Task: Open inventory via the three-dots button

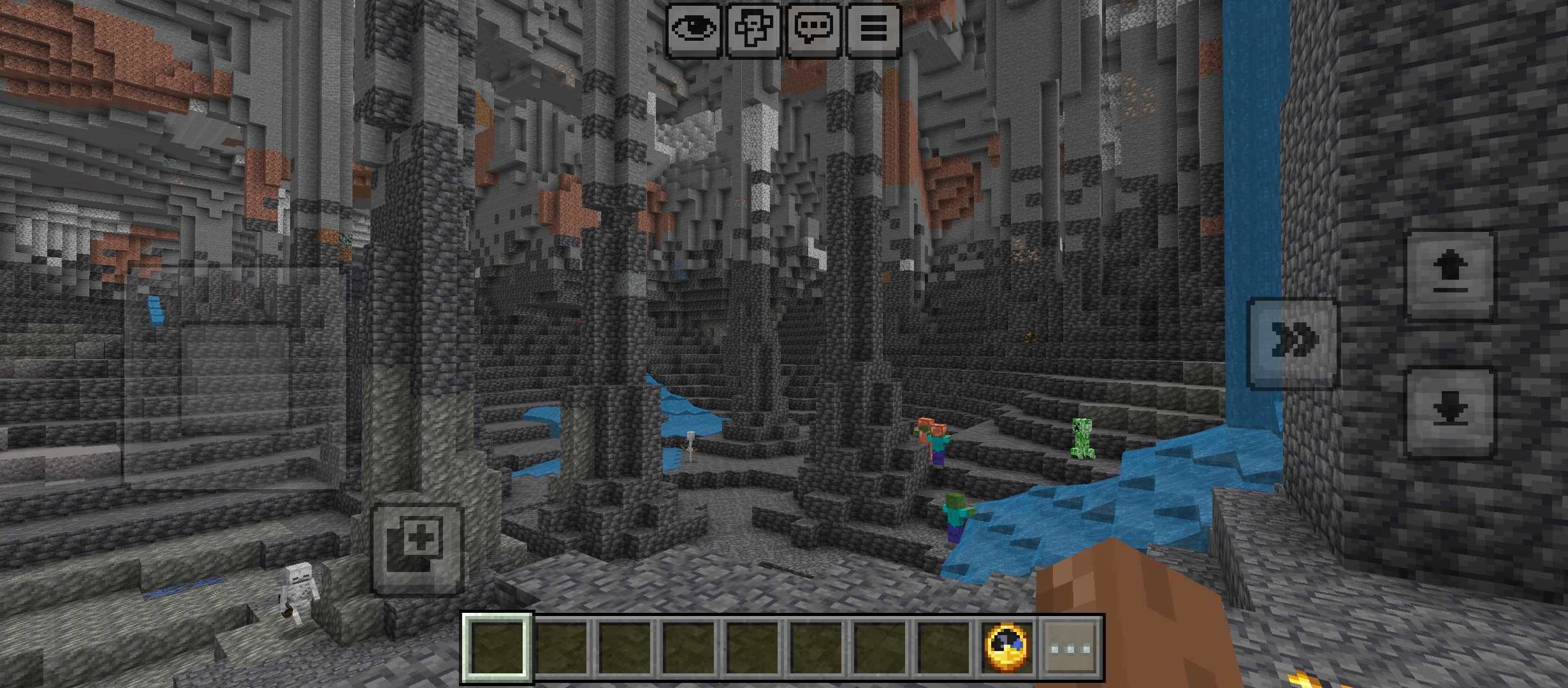Action: [x=1071, y=648]
